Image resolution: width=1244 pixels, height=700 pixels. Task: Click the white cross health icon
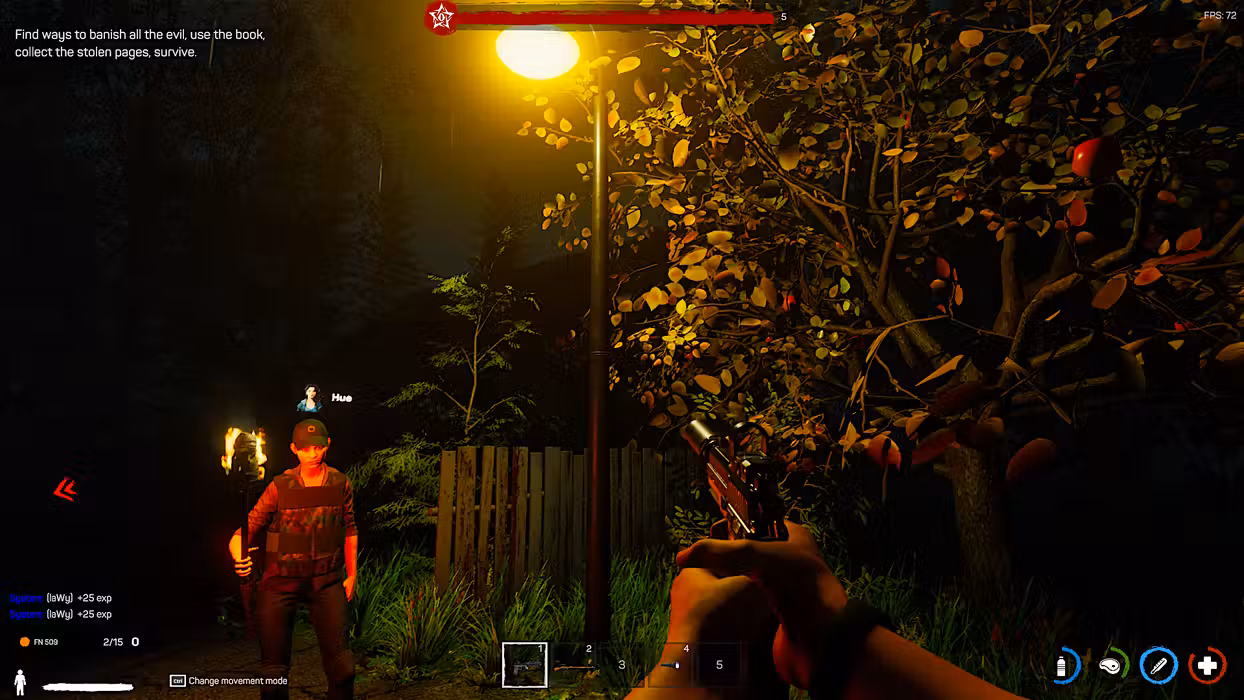pyautogui.click(x=1207, y=666)
